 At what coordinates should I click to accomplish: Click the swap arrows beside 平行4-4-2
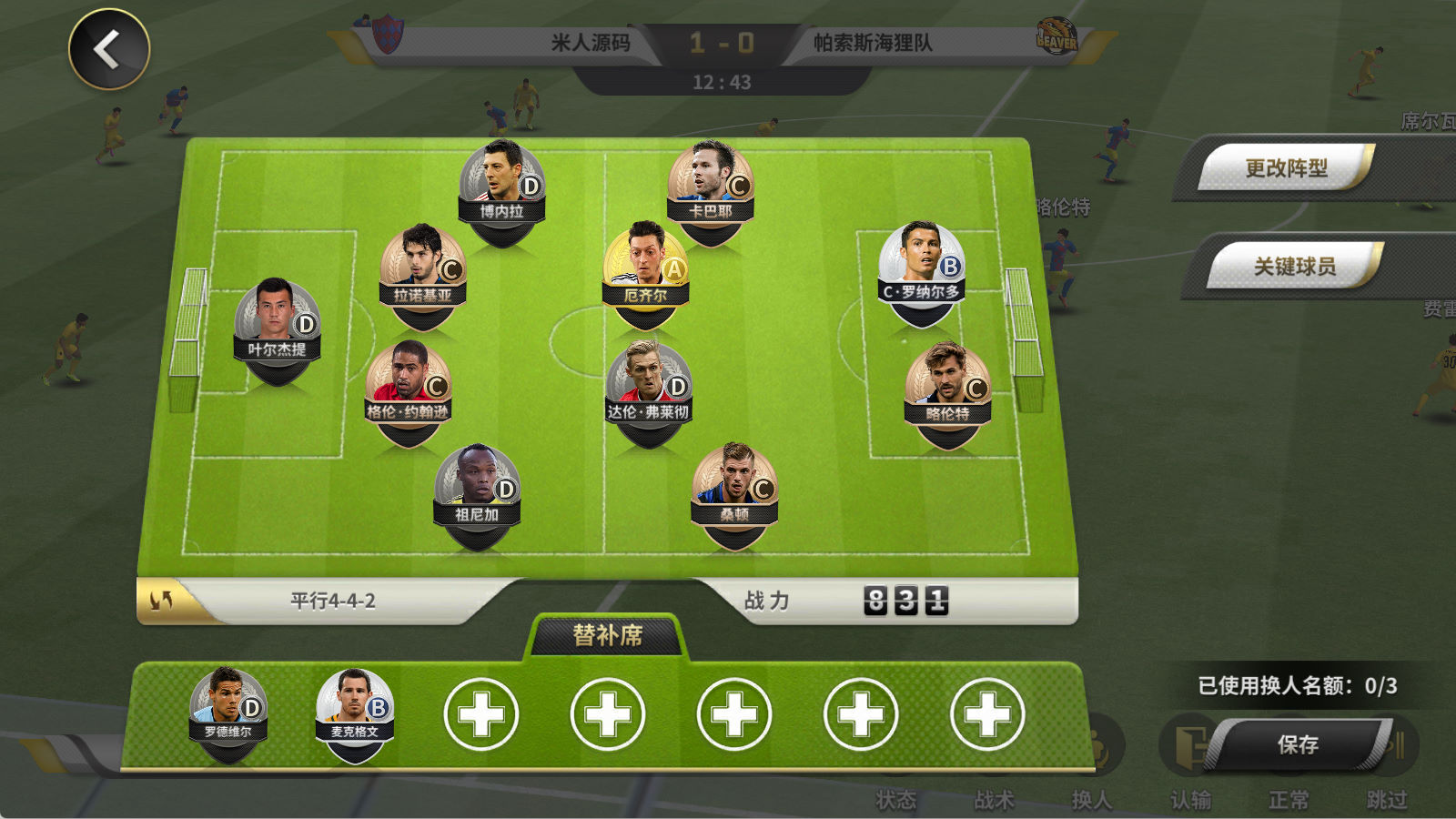point(162,601)
